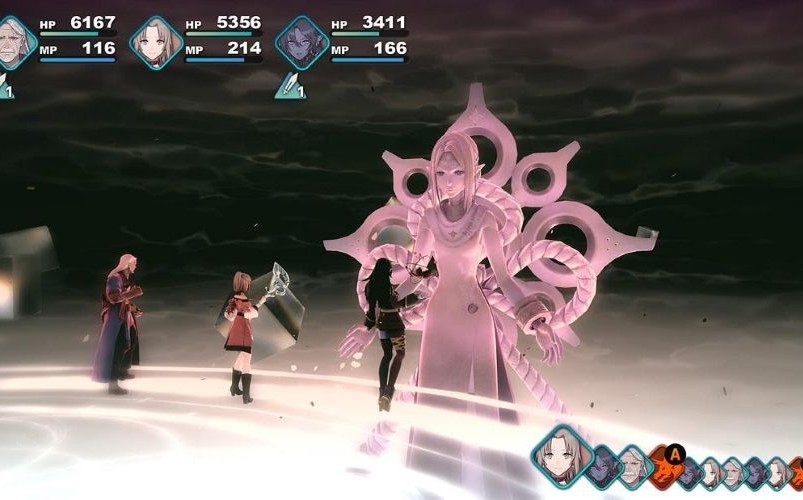Inspect the sword buff under the old man's portrait

tap(4, 89)
